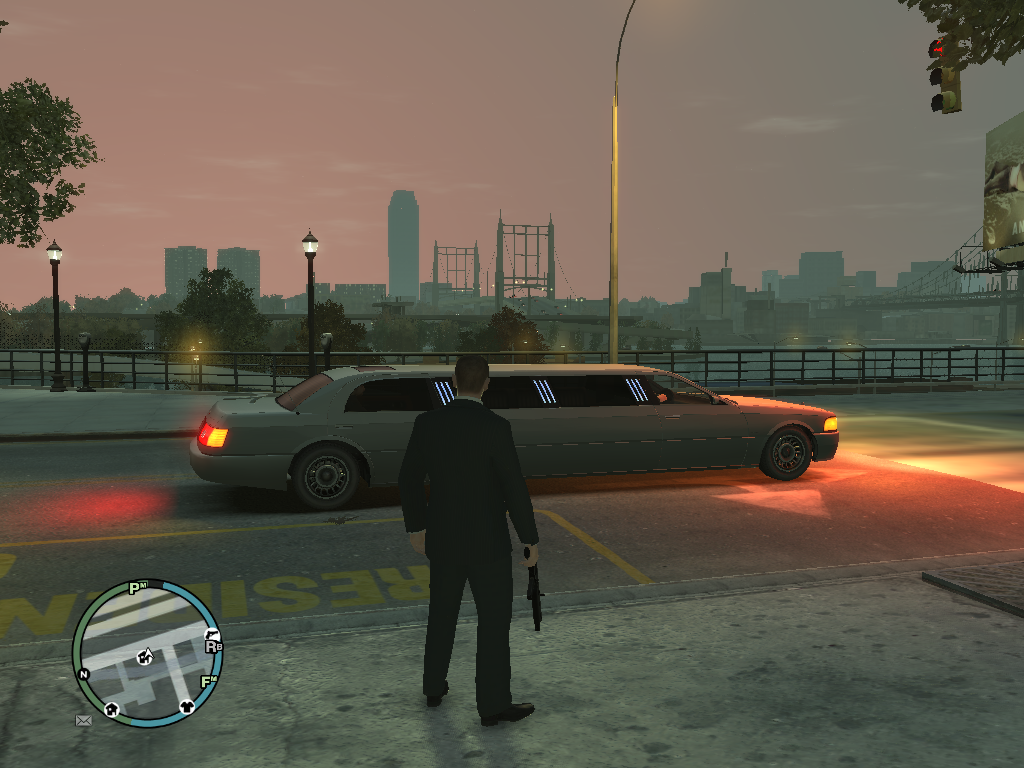1024x768 pixels.
Task: Click the circular minimap radar
Action: [x=146, y=653]
